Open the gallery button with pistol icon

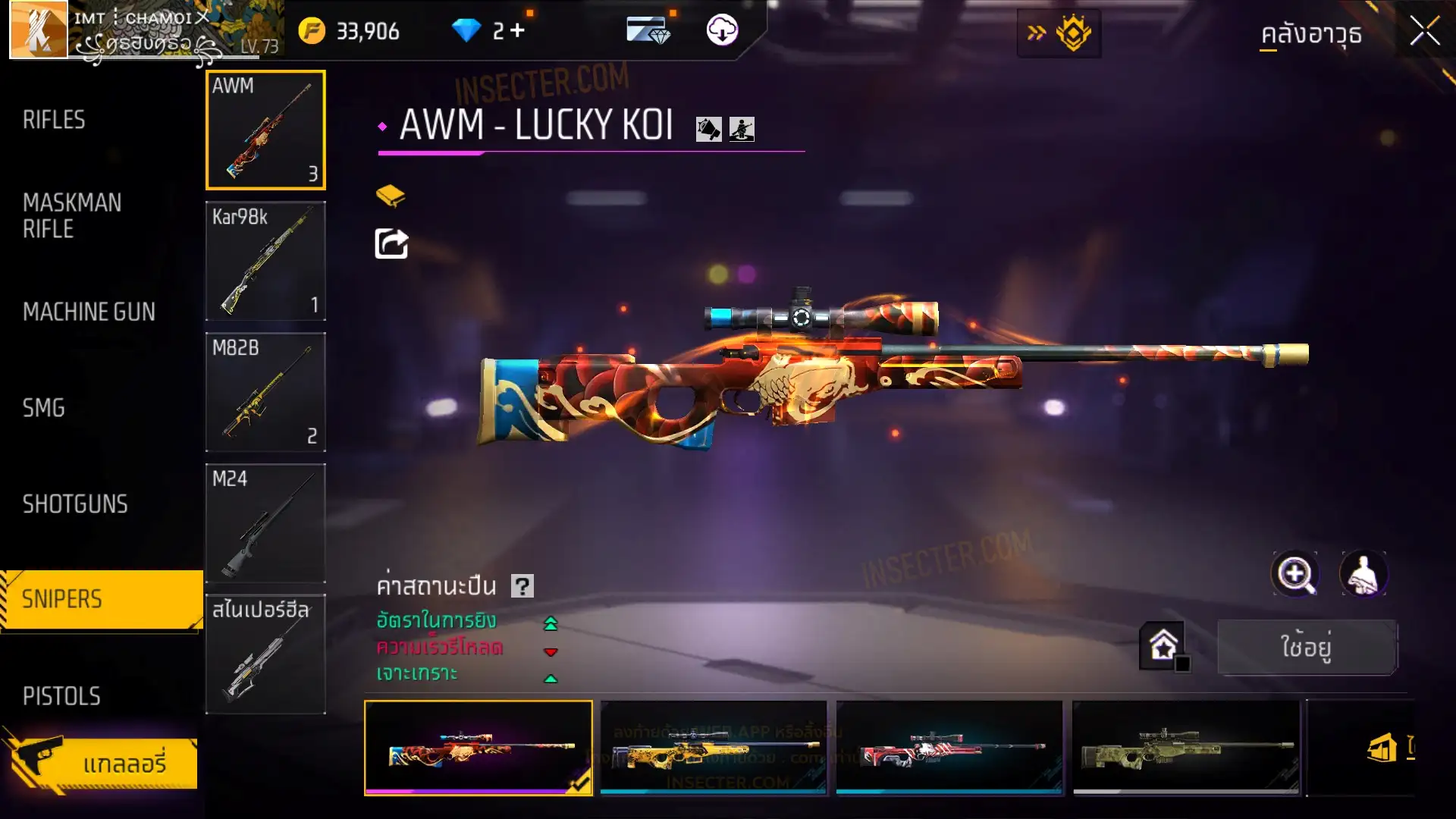pos(102,762)
